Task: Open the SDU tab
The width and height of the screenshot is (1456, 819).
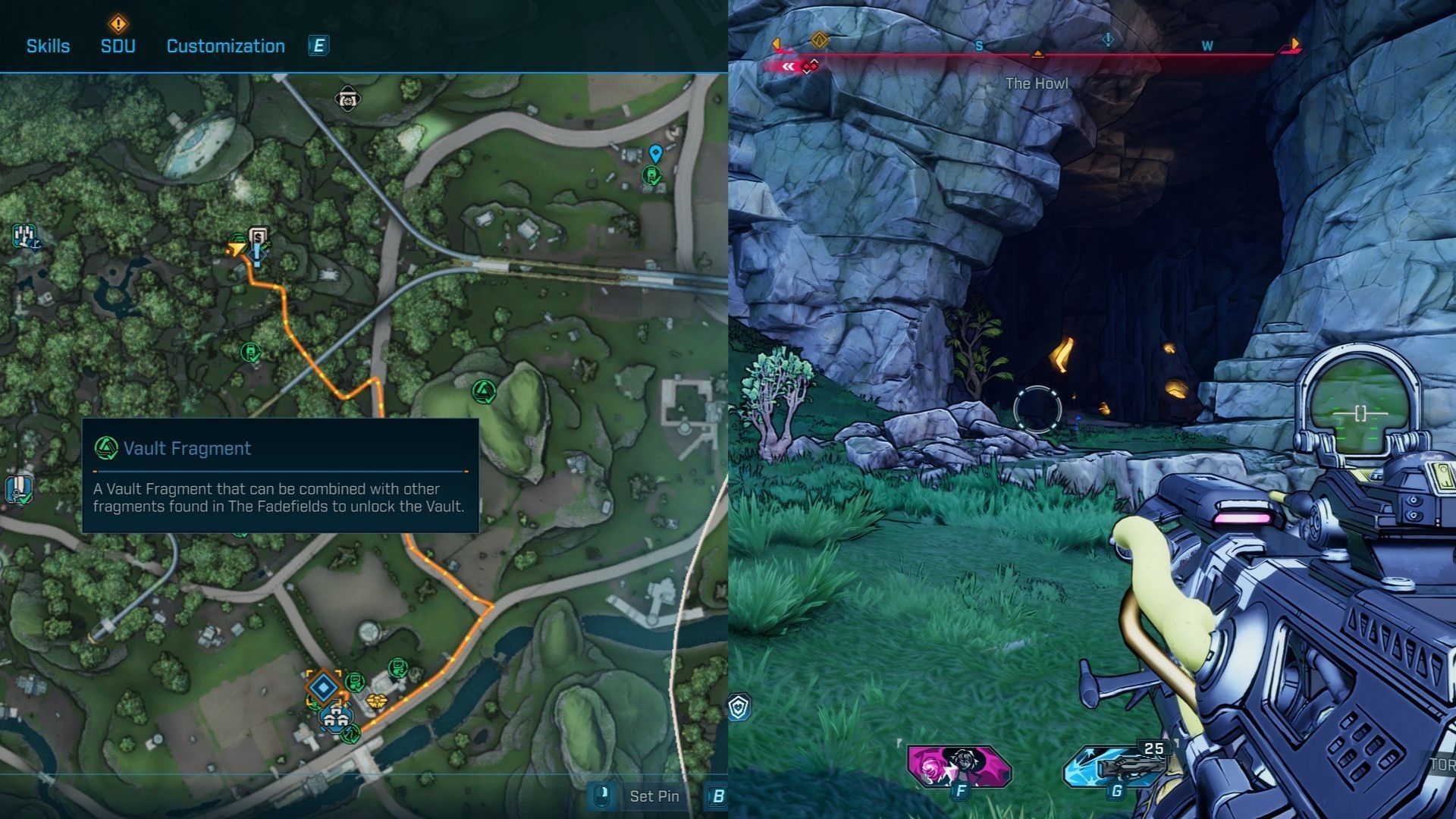Action: 118,46
